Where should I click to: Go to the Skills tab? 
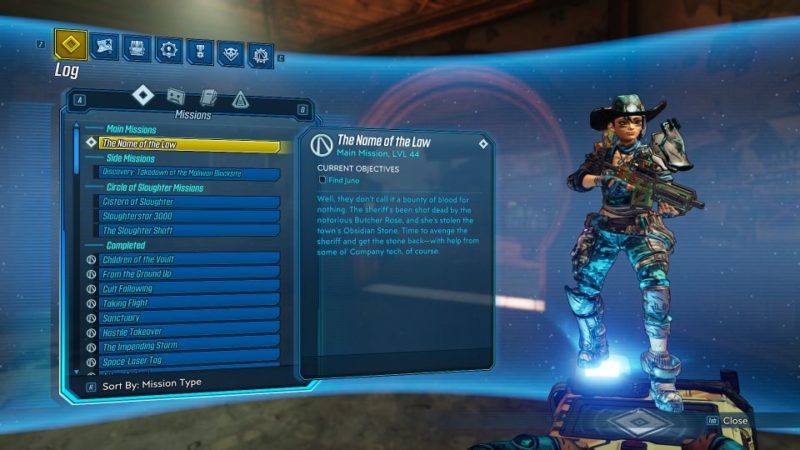click(x=170, y=49)
